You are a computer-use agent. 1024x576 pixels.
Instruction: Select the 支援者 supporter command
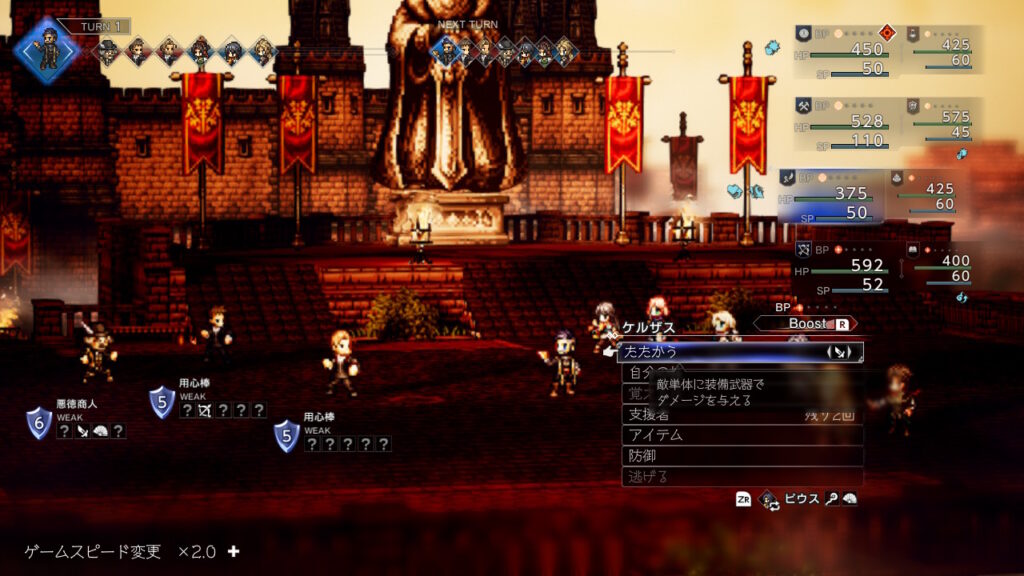pyautogui.click(x=740, y=414)
